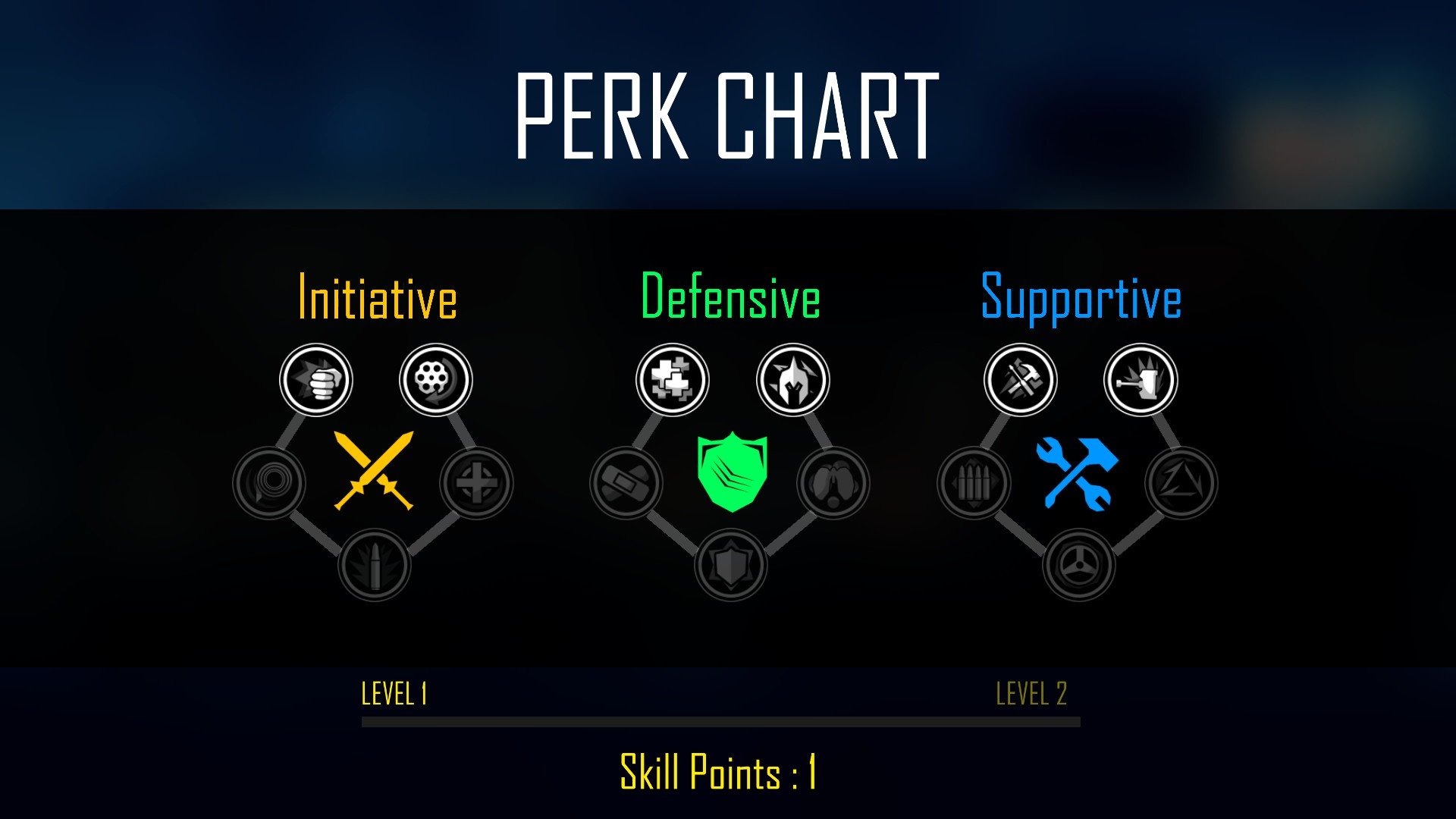Select the spartan helmet perk
The image size is (1456, 819).
pos(793,380)
